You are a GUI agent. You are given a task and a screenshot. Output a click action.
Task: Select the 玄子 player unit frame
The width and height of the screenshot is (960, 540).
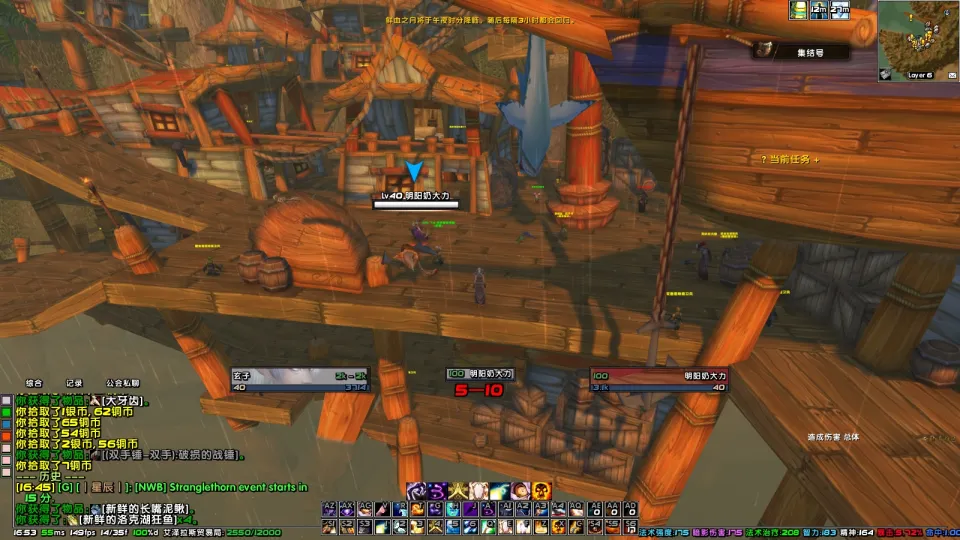pos(289,381)
